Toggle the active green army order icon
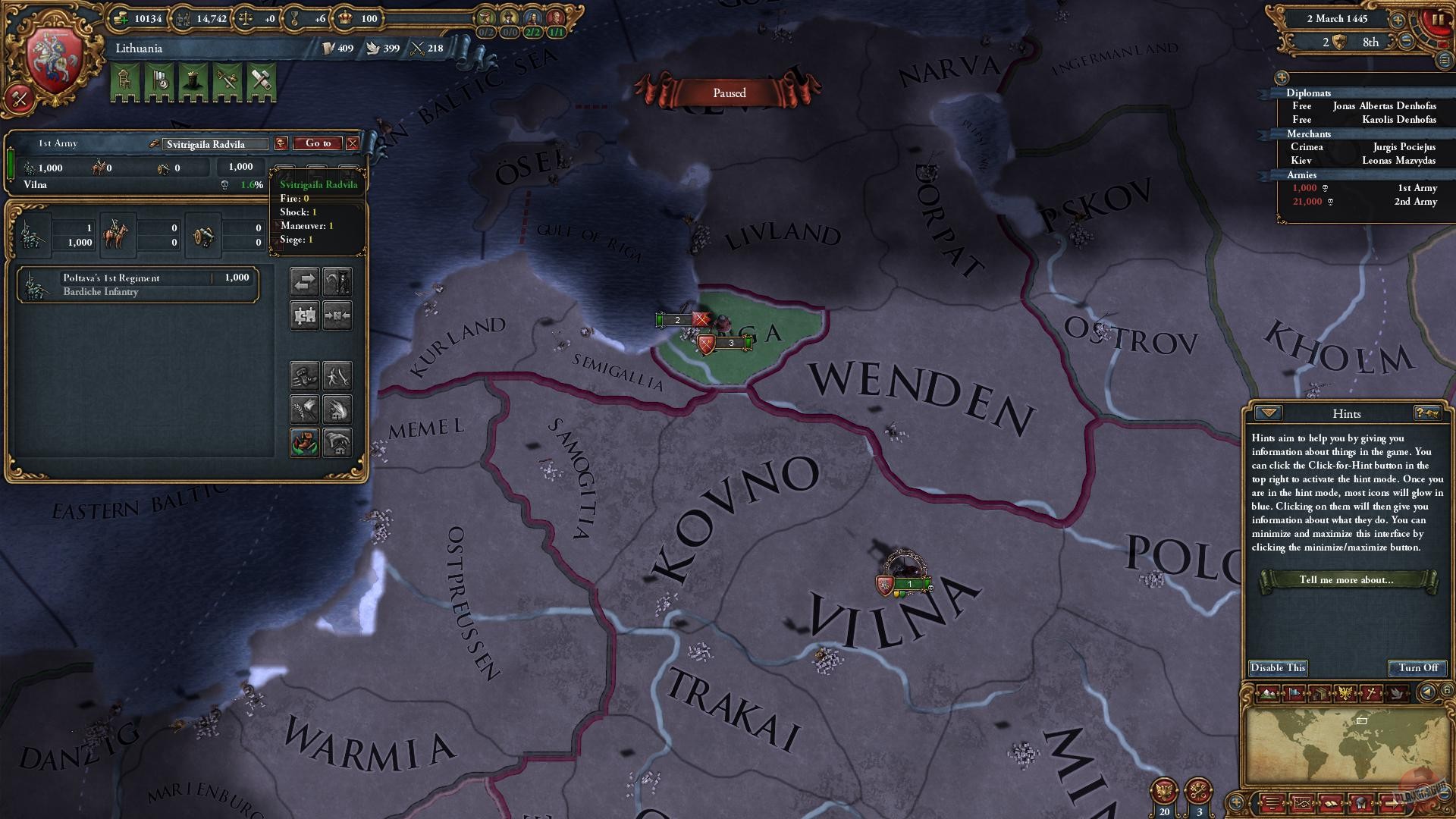The image size is (1456, 819). coord(306,441)
